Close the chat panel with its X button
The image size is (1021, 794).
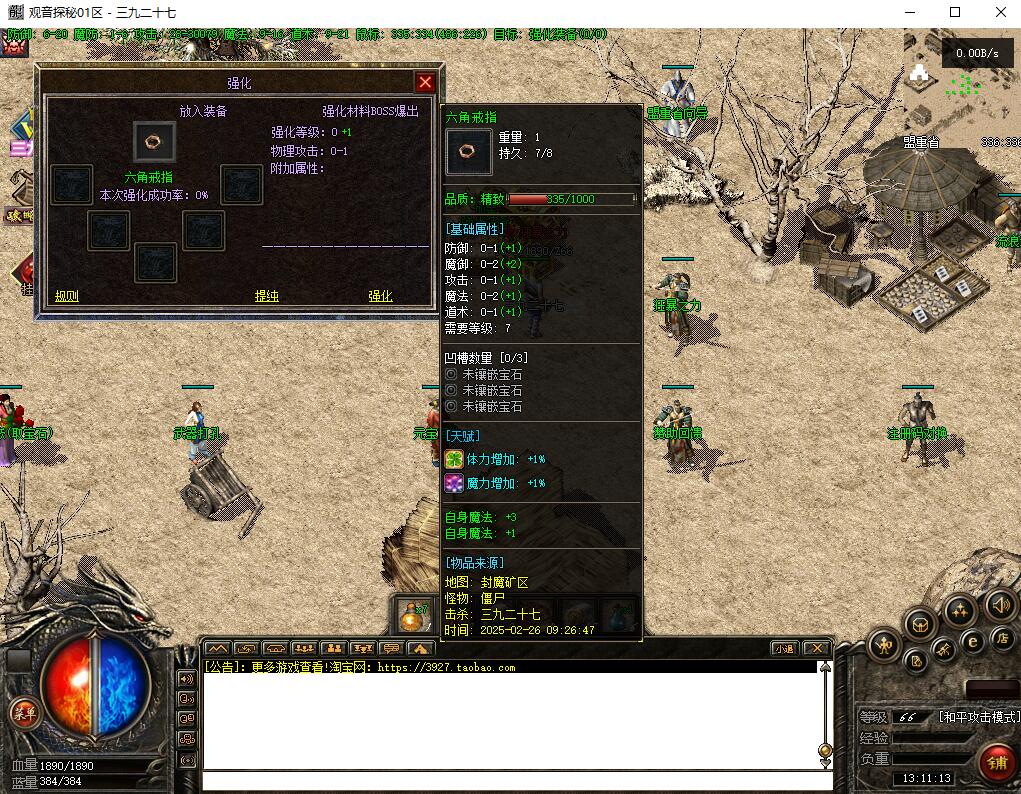click(x=817, y=648)
